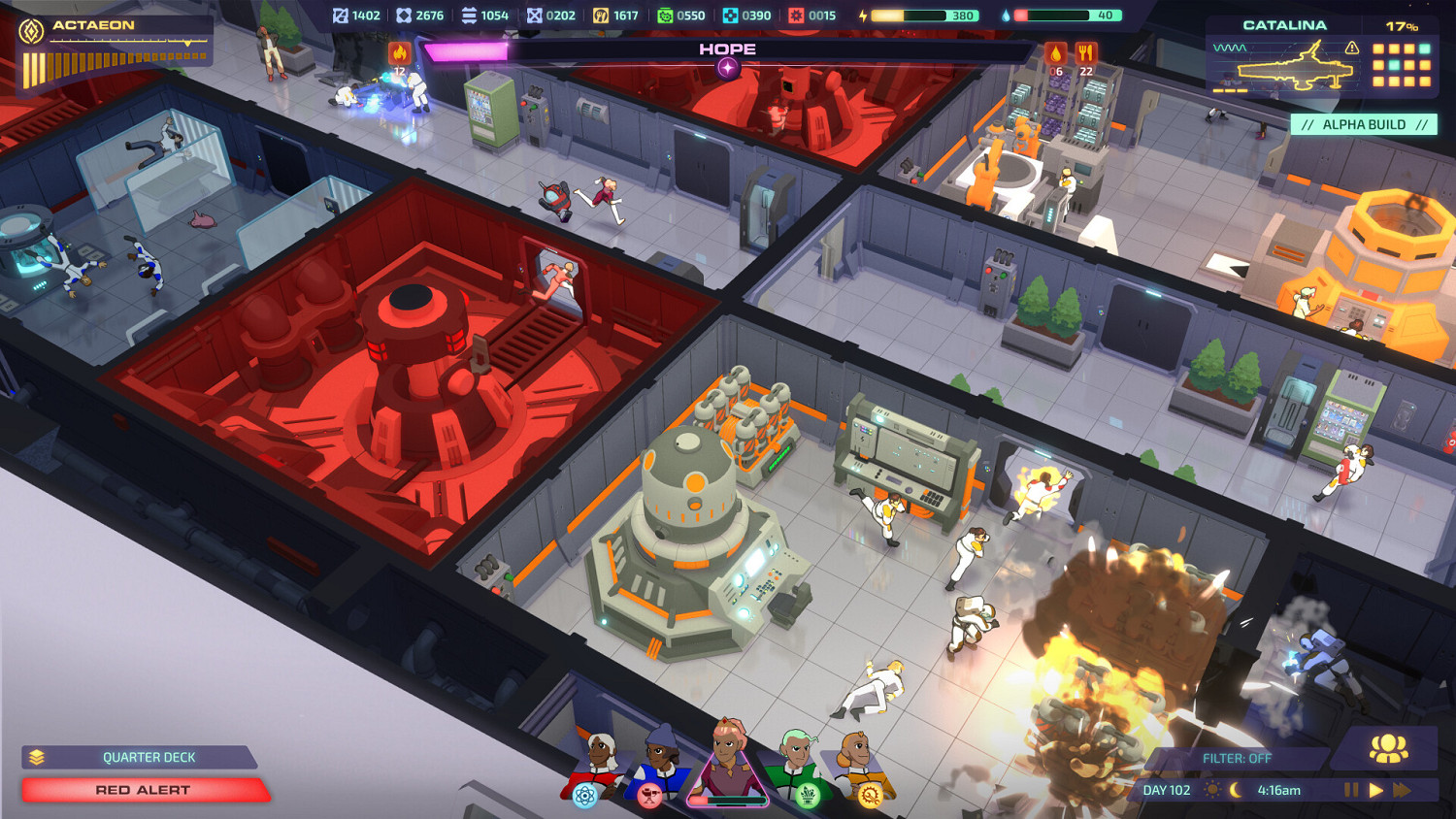Viewport: 1456px width, 819px height.
Task: Toggle the Red Alert button
Action: point(144,790)
